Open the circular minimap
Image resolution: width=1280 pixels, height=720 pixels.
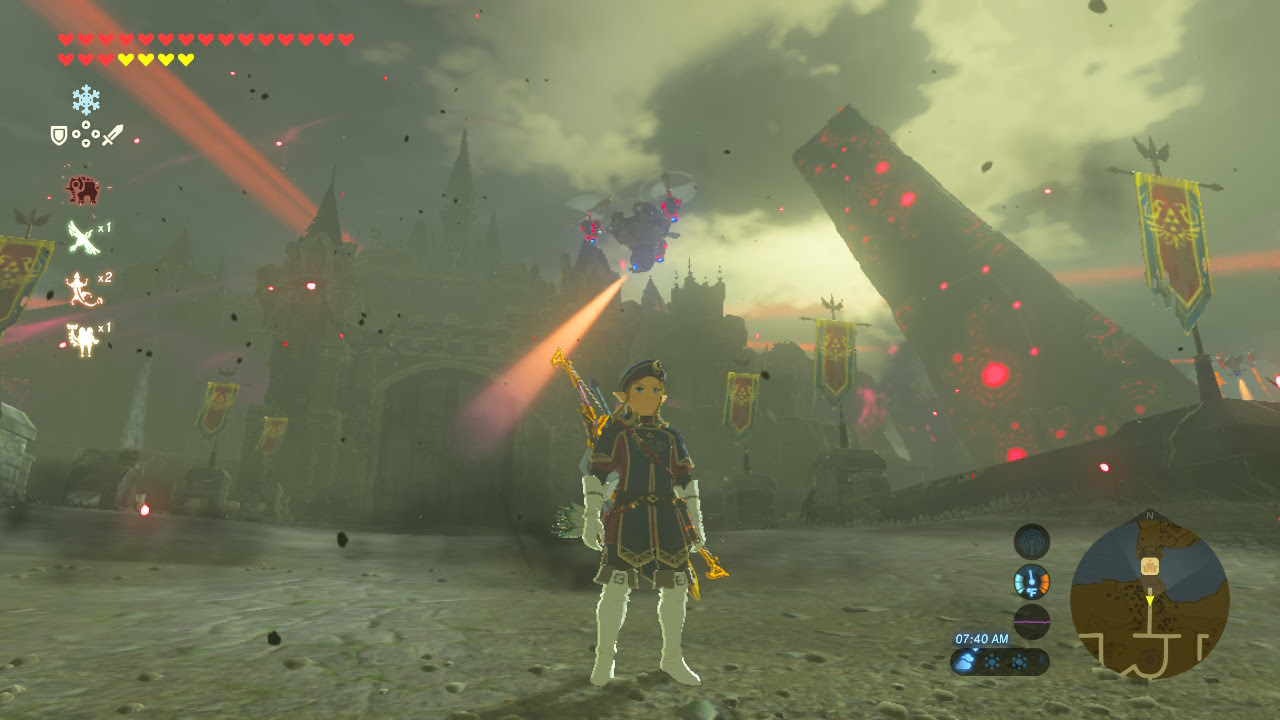[1149, 598]
